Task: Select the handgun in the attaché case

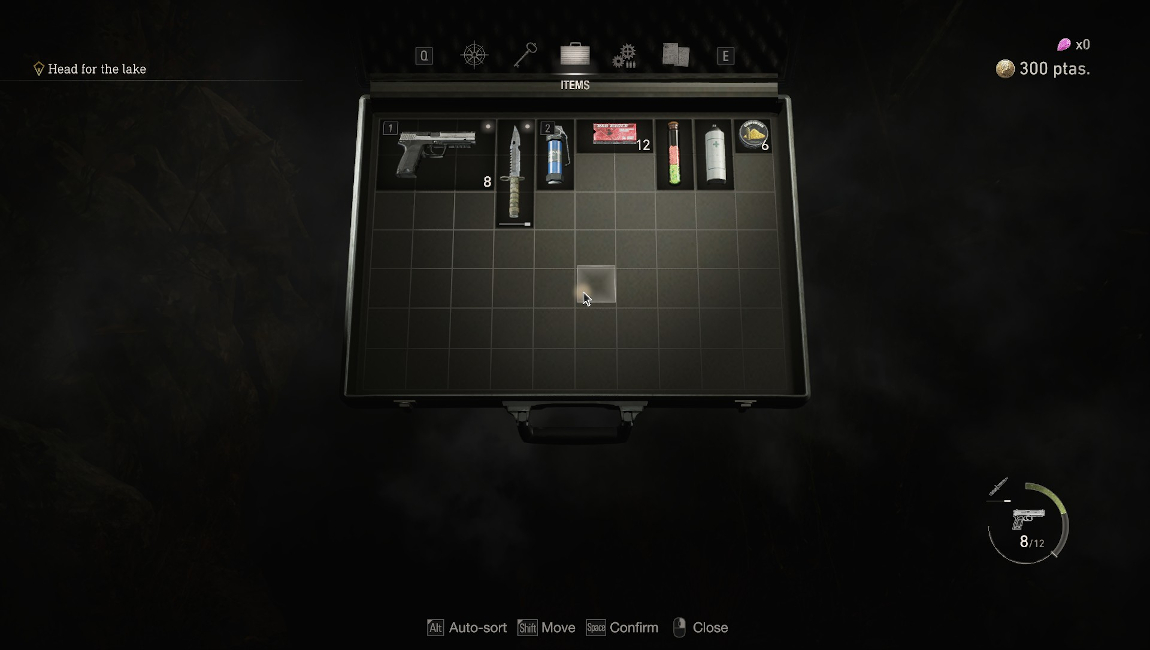Action: (435, 153)
